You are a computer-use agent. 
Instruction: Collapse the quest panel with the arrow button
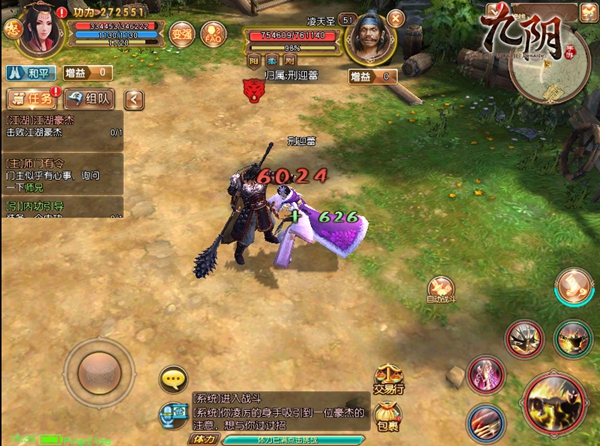tap(133, 98)
